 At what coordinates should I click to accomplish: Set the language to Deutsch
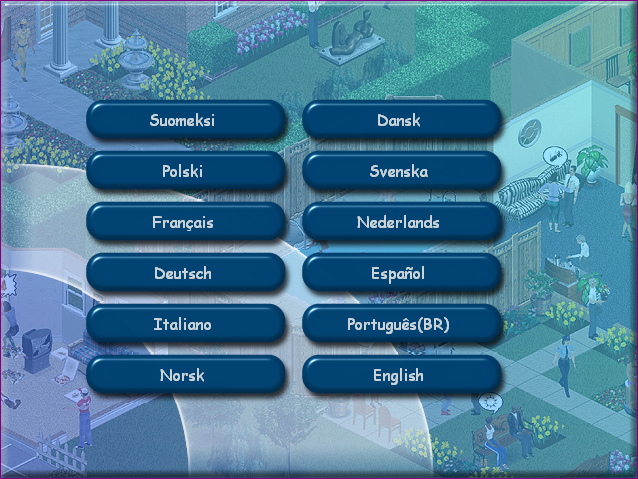pos(185,274)
